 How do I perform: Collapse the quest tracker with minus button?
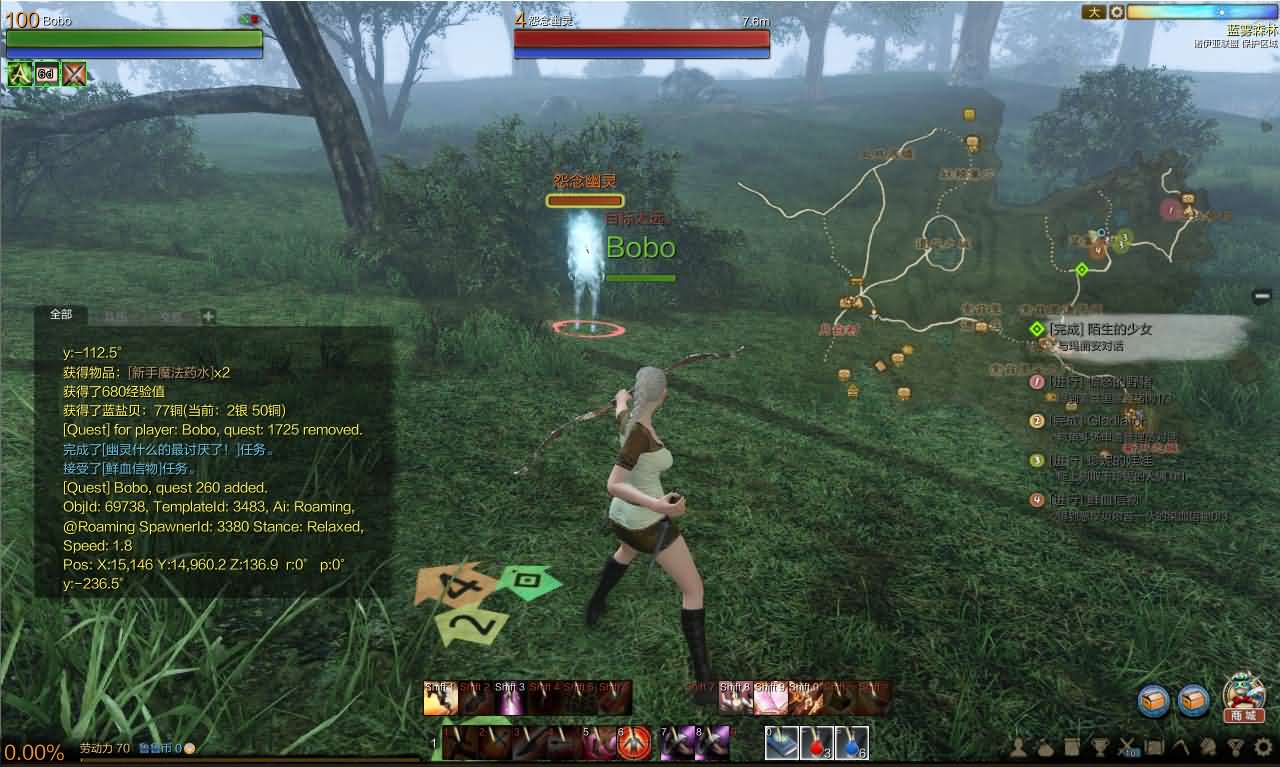click(1262, 296)
